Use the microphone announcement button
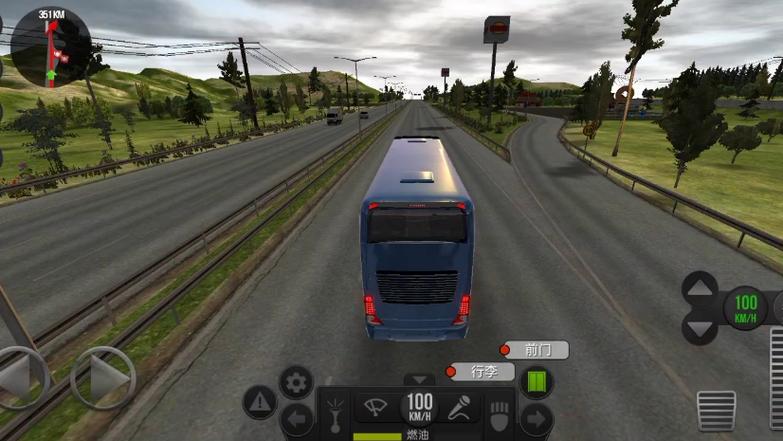The height and width of the screenshot is (441, 783). click(460, 408)
